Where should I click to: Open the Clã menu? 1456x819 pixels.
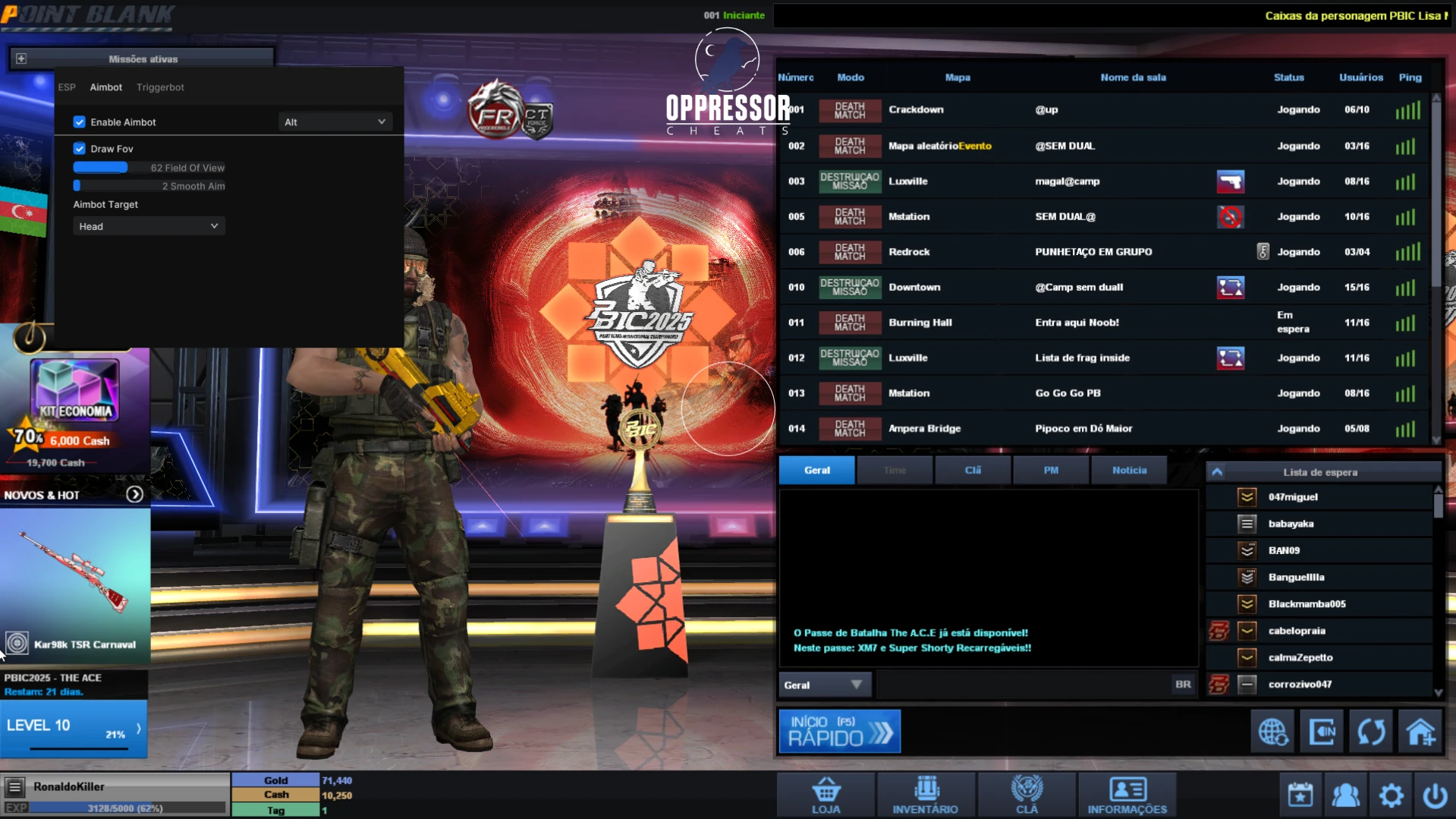1027,794
